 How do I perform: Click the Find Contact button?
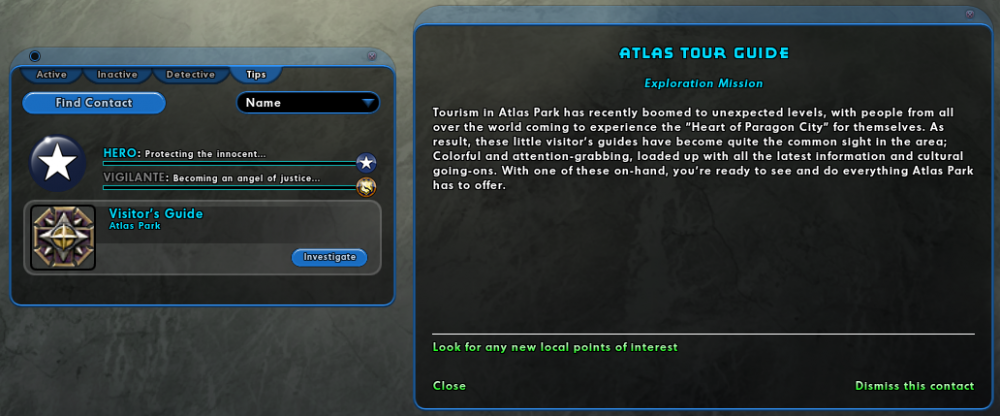coord(93,103)
